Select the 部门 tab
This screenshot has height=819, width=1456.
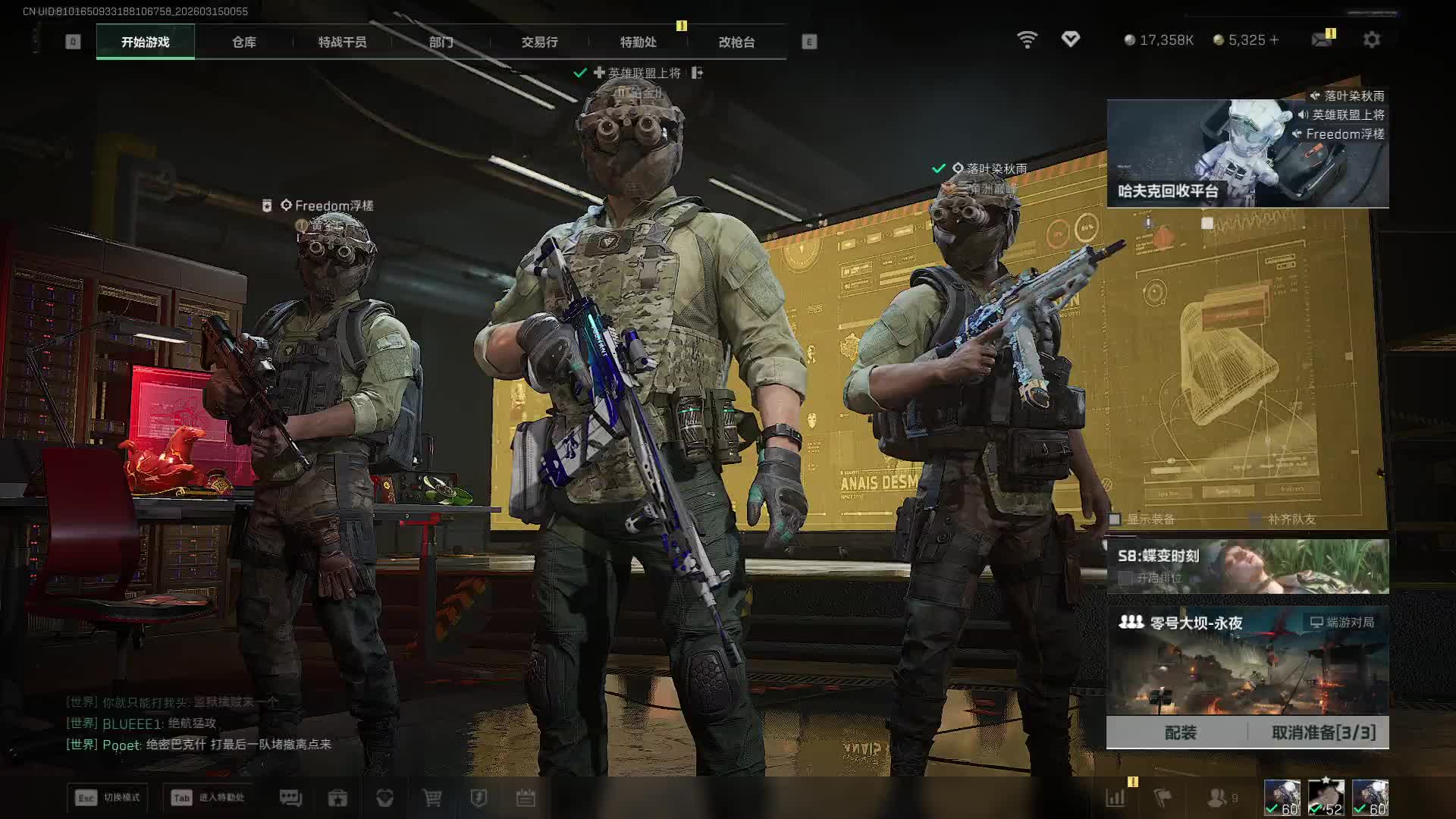441,42
